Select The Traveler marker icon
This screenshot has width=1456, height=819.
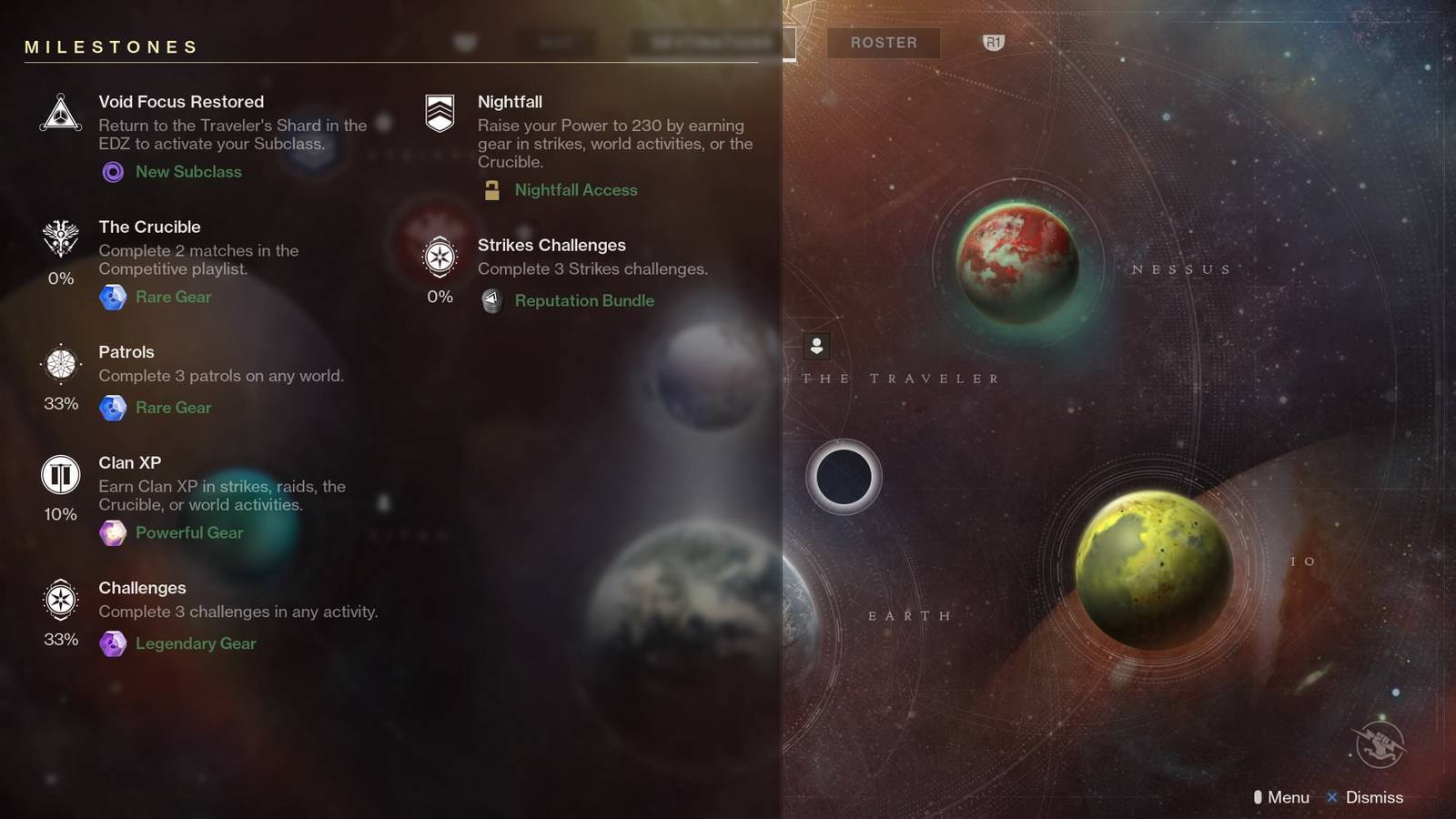(x=816, y=346)
